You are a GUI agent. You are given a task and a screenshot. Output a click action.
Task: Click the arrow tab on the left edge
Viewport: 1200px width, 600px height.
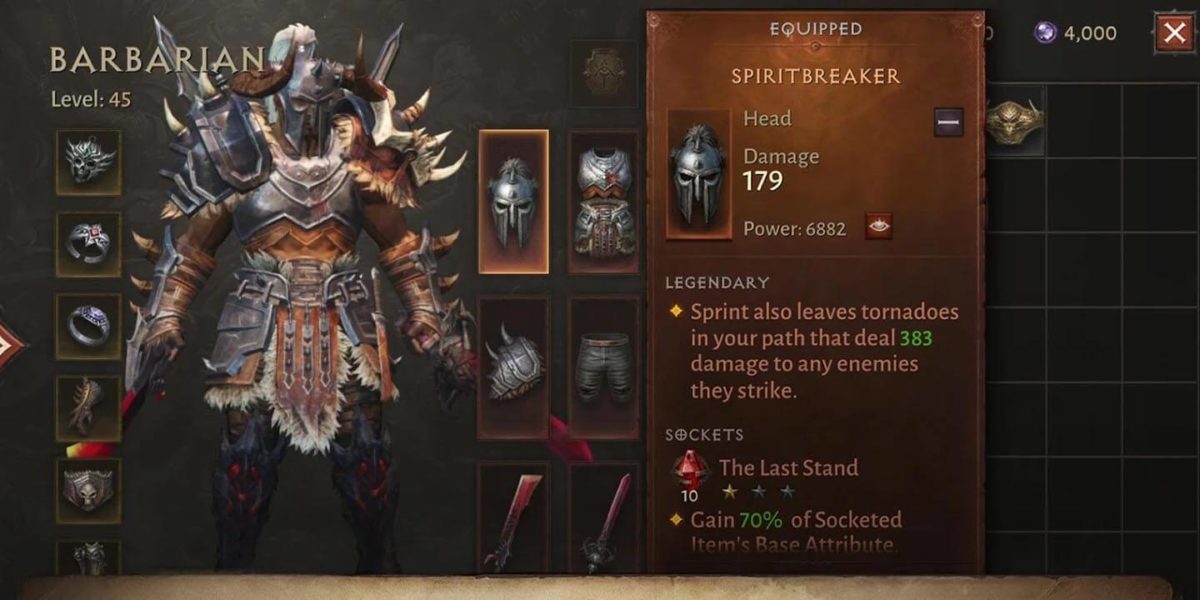coord(10,345)
